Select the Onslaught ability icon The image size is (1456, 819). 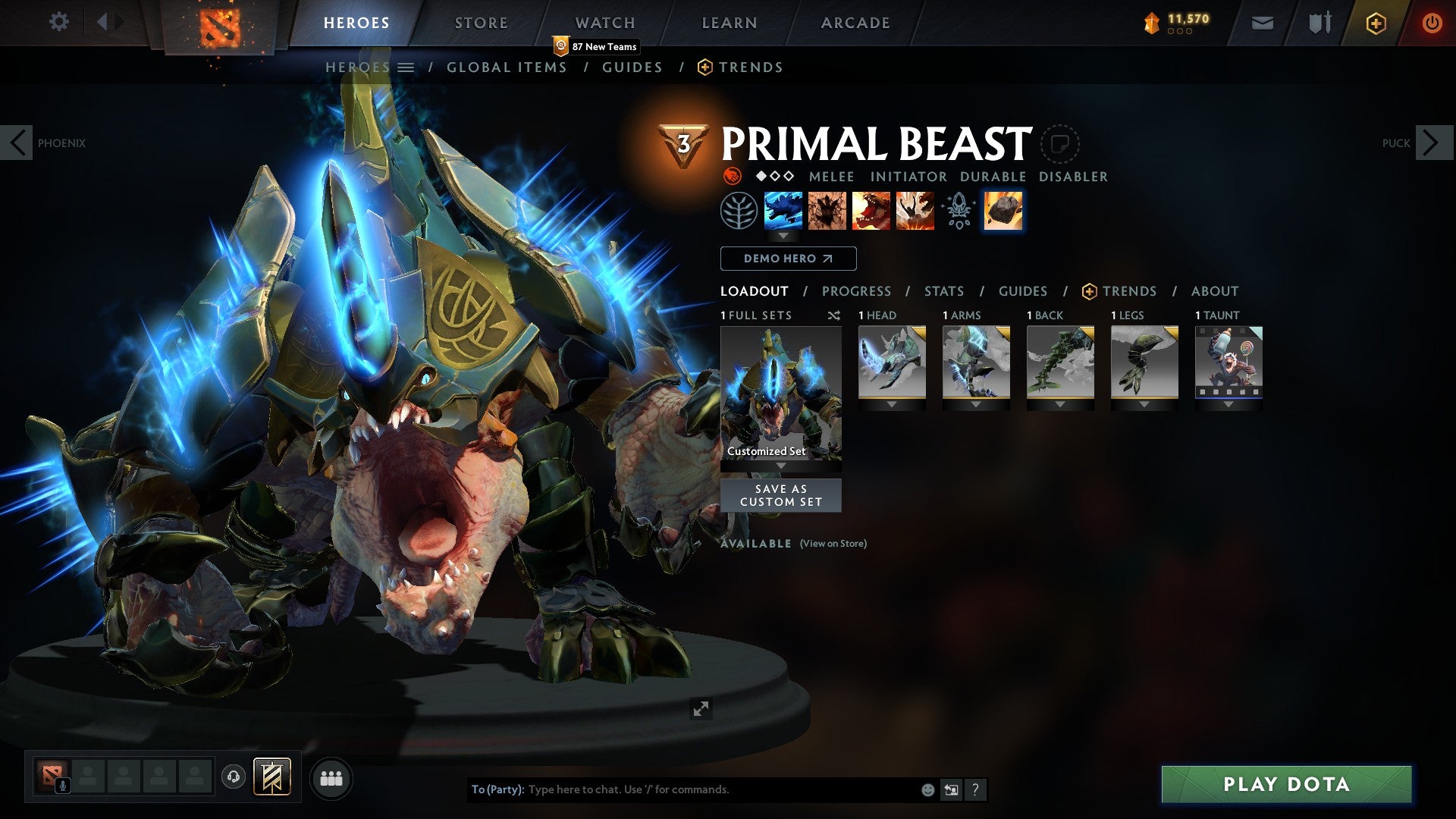point(783,211)
